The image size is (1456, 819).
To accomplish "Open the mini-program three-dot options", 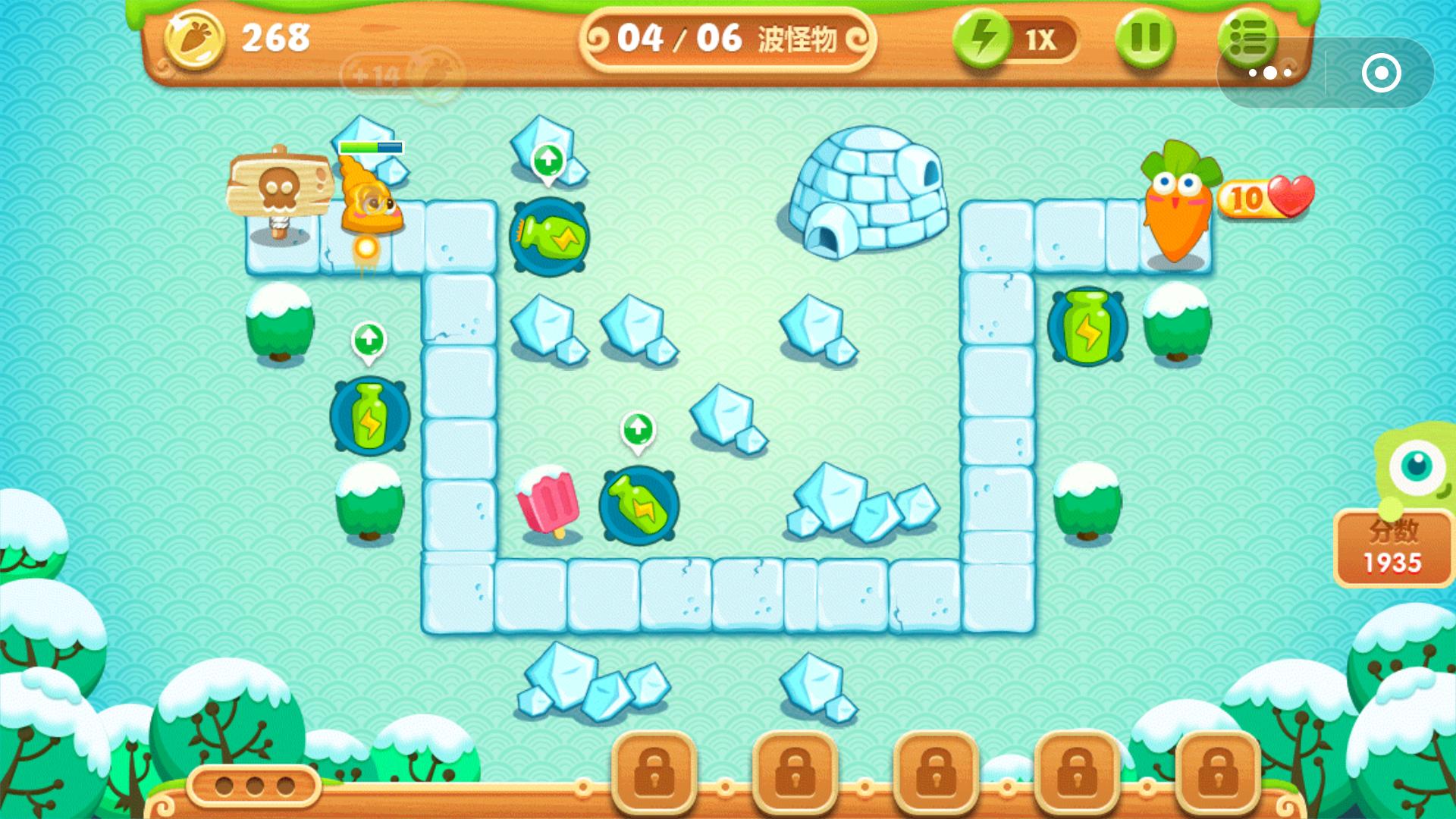I will [1270, 74].
